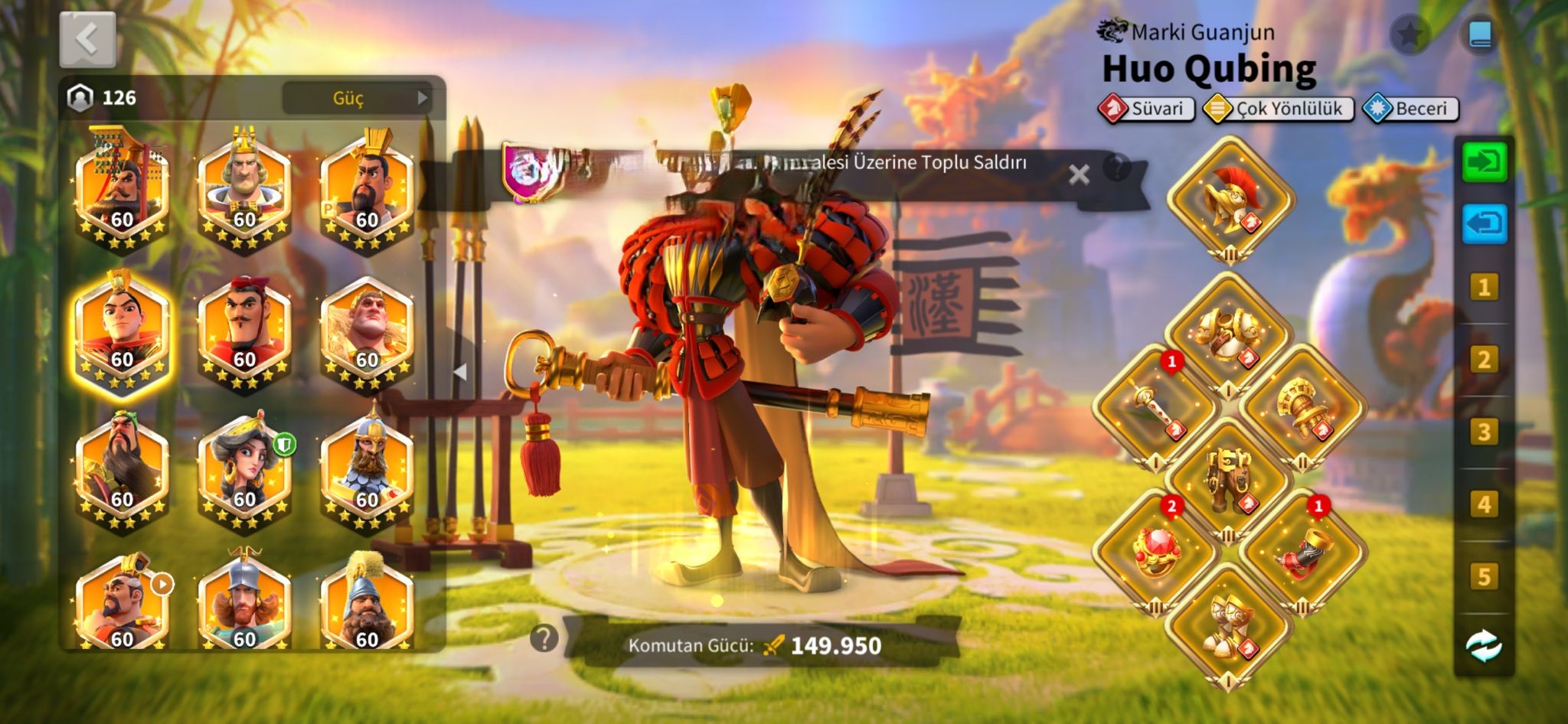Select the golden boots equipment slot

click(x=1228, y=625)
